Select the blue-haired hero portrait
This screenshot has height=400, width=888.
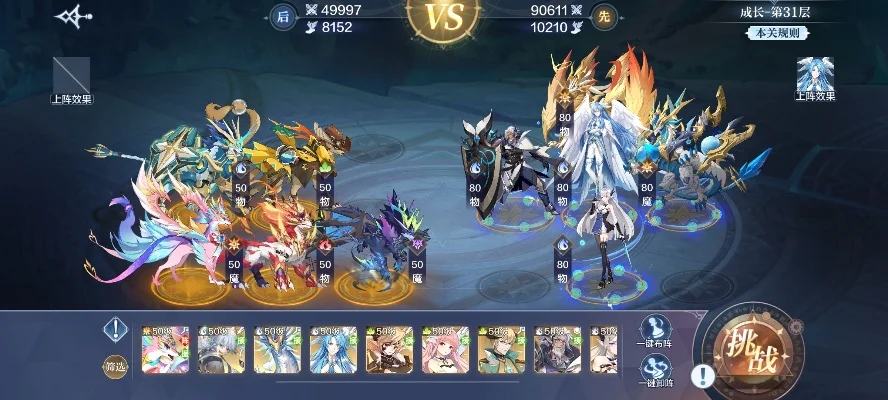(334, 350)
